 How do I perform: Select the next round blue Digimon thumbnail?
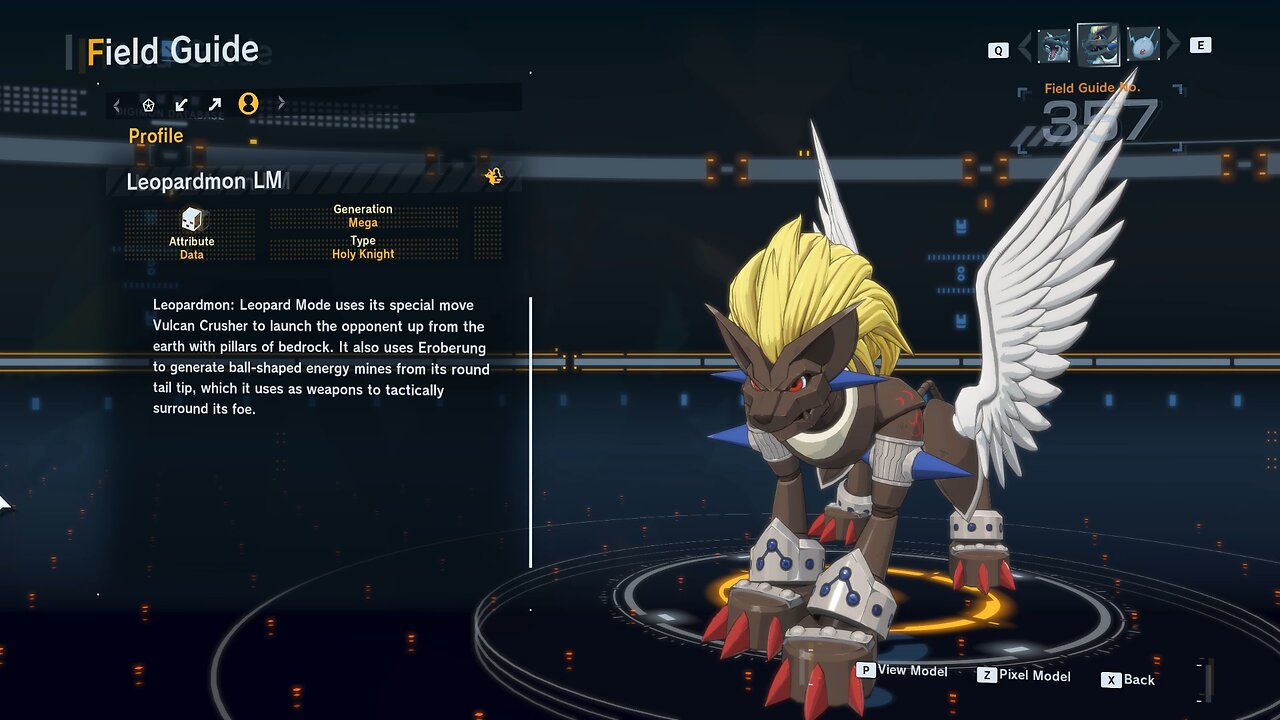pyautogui.click(x=1142, y=45)
